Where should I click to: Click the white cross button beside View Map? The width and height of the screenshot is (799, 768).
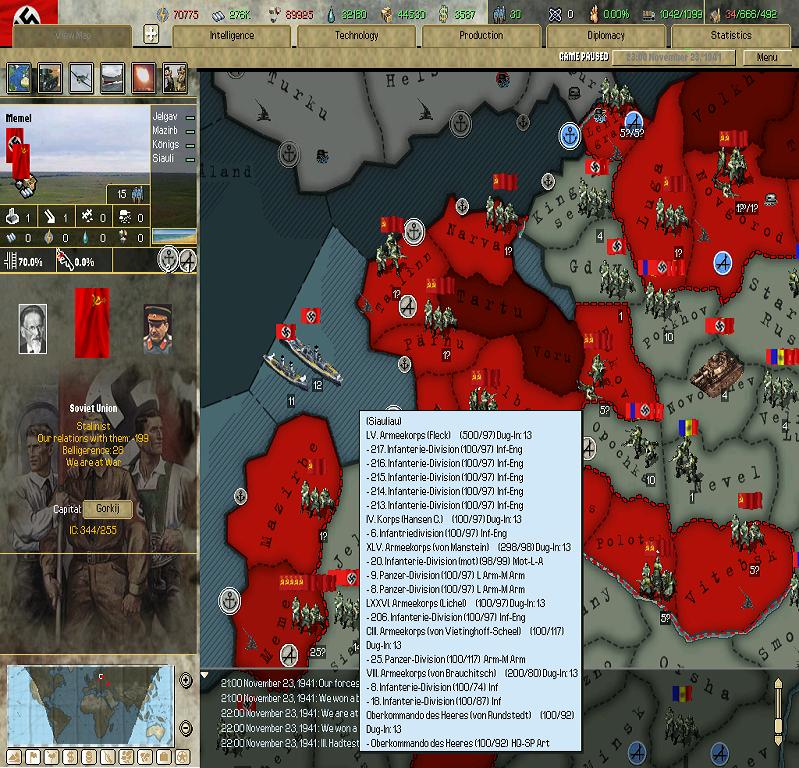[x=152, y=35]
